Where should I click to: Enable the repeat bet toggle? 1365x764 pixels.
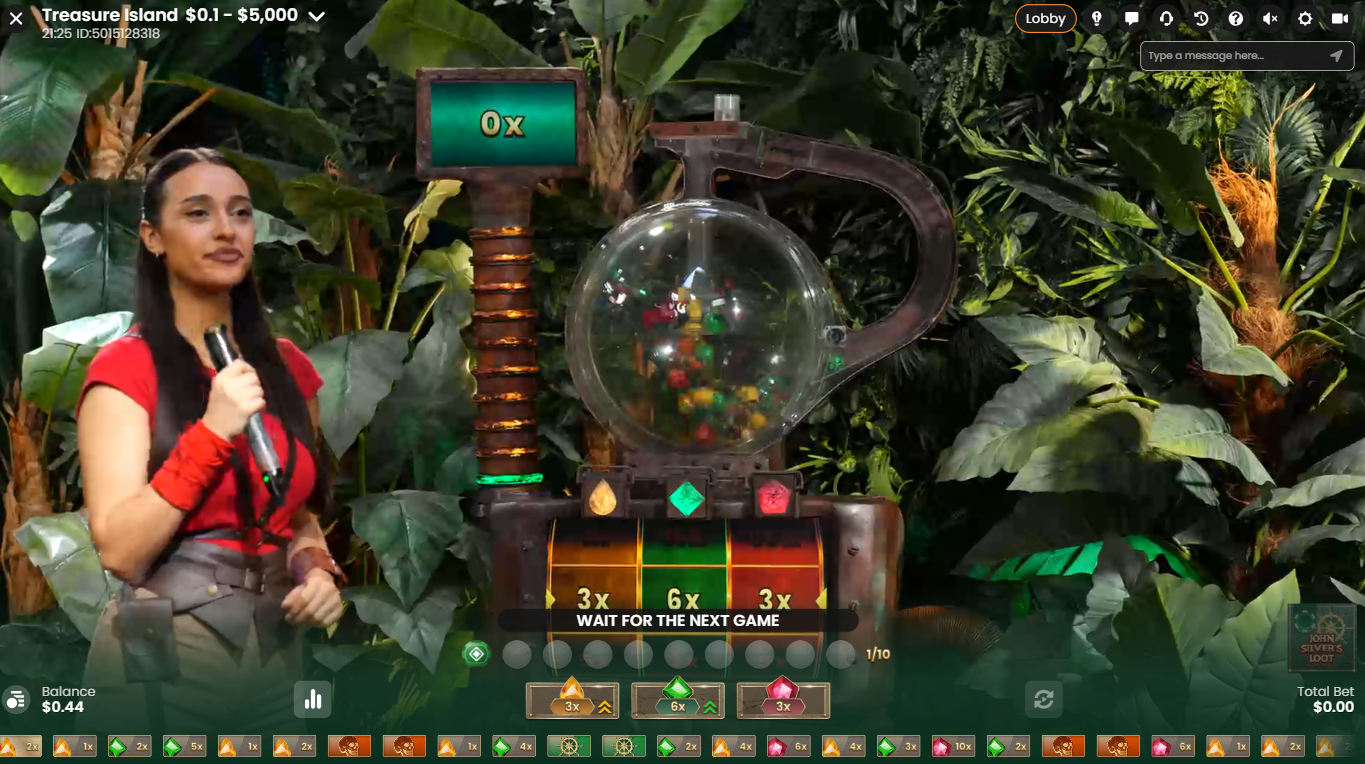coord(1044,700)
